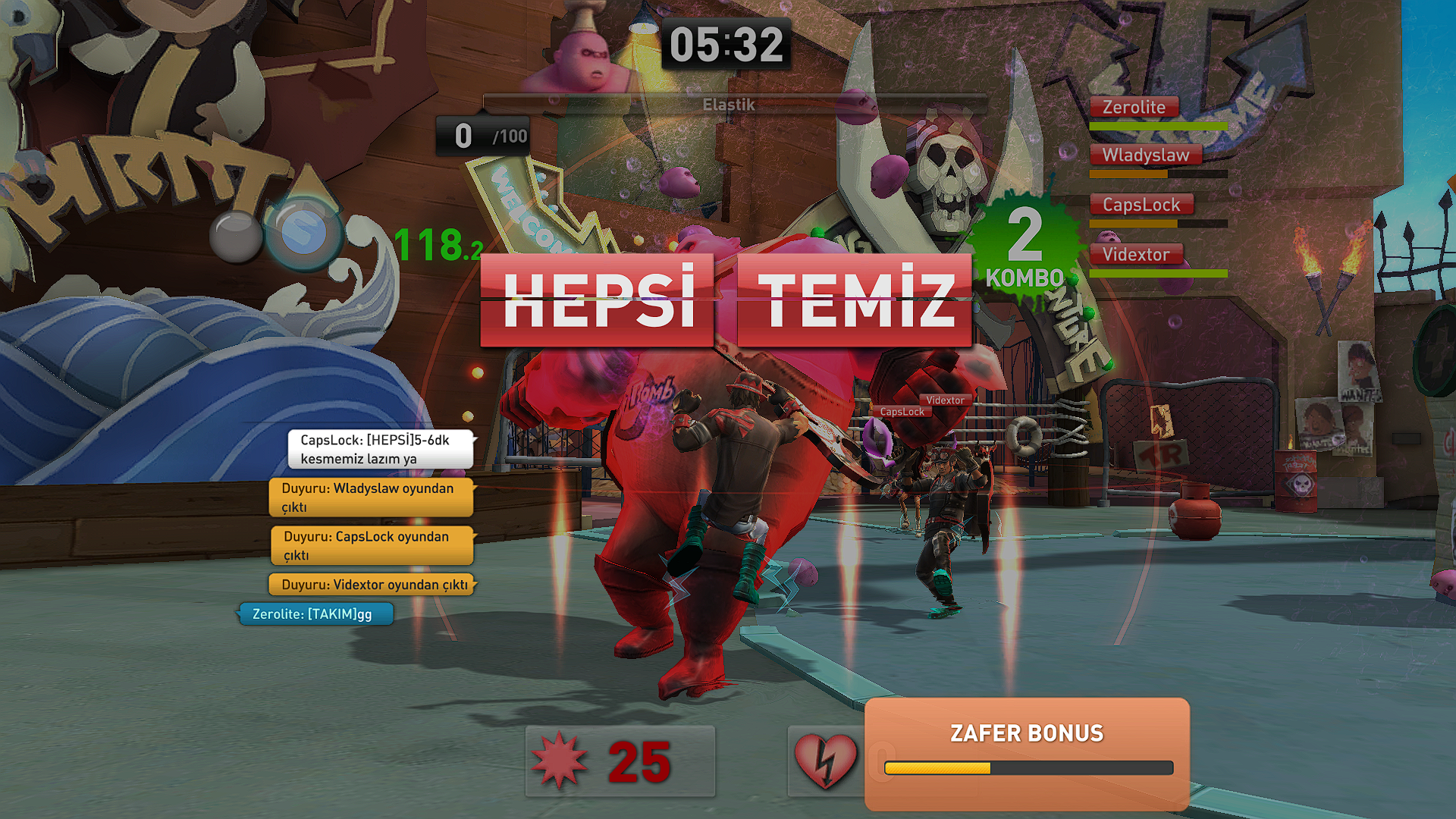
Task: Select the broken heart lightning icon
Action: (825, 761)
